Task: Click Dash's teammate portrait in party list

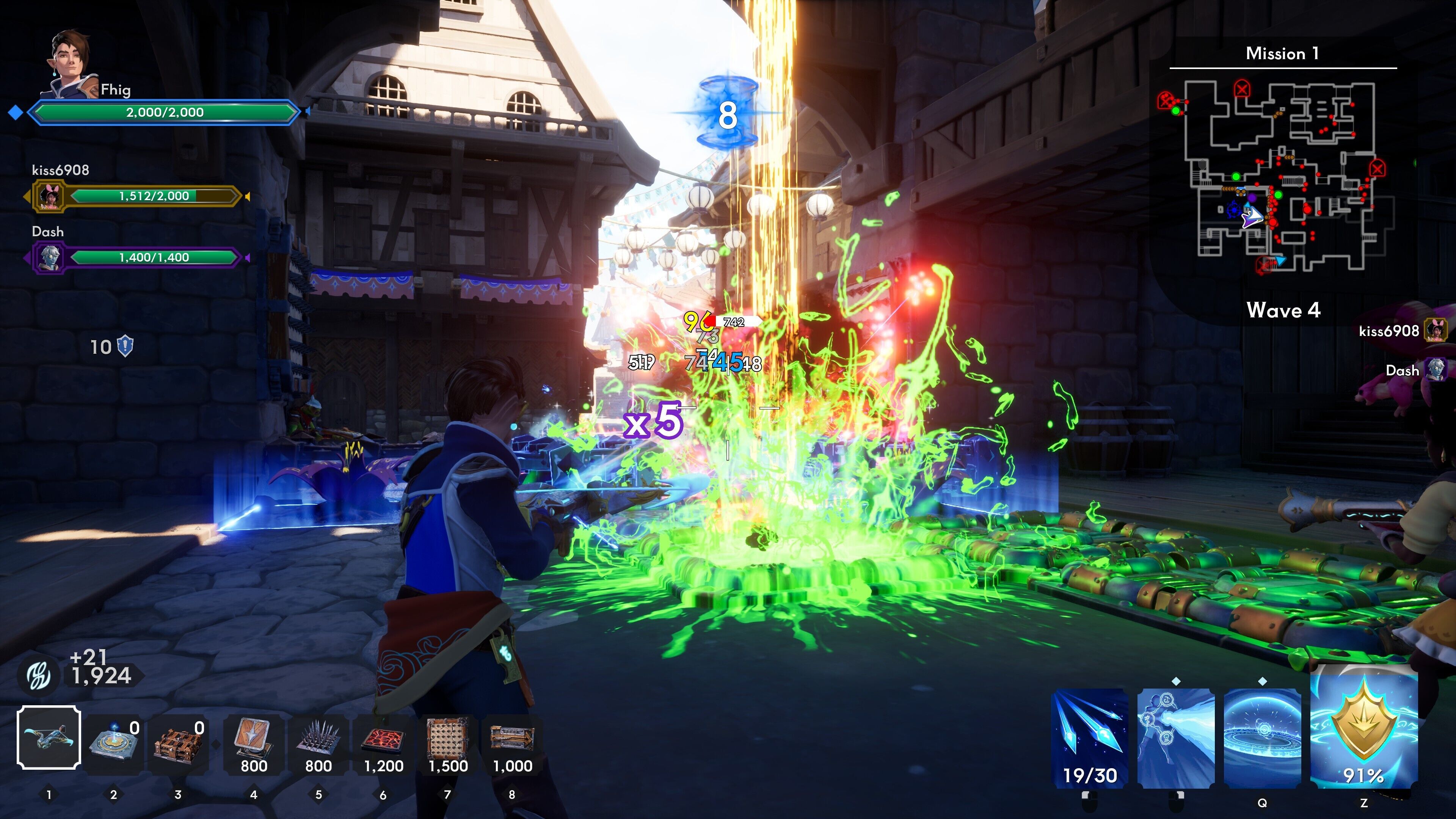Action: tap(50, 258)
